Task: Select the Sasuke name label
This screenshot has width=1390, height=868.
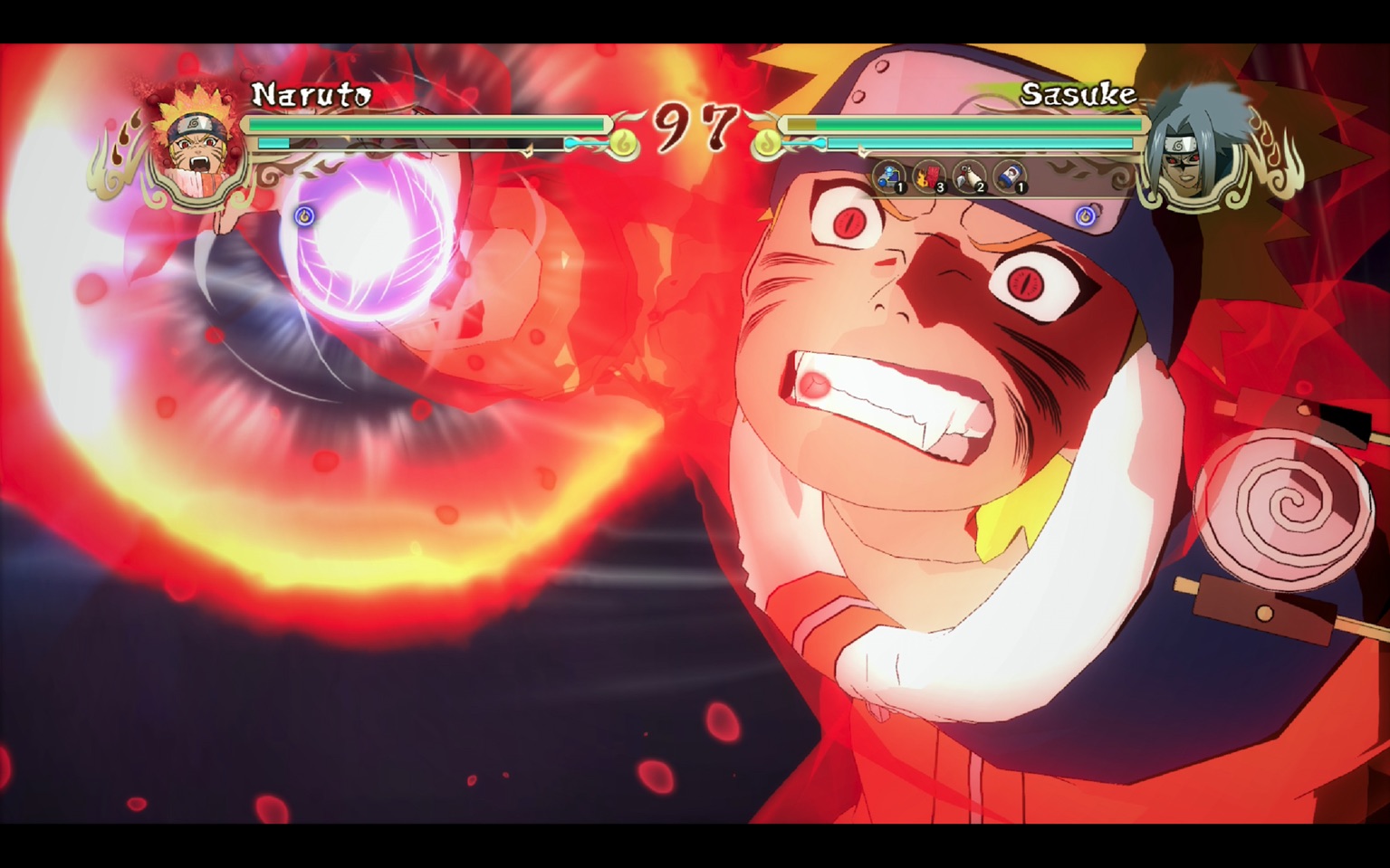Action: 1078,93
